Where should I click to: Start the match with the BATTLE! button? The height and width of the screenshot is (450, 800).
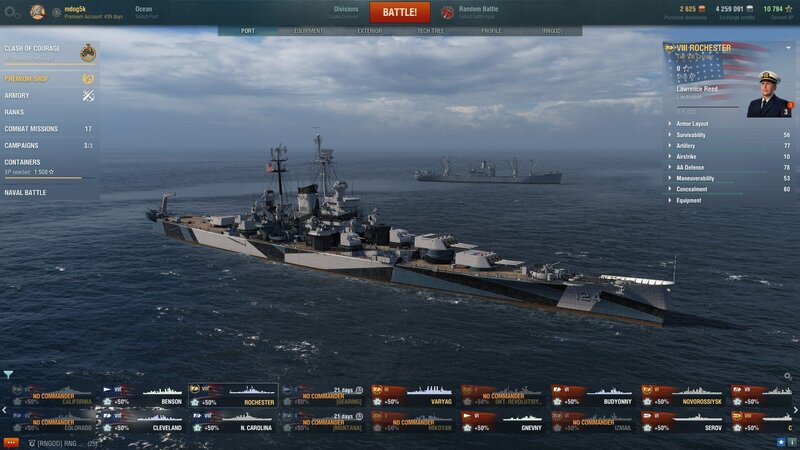400,12
